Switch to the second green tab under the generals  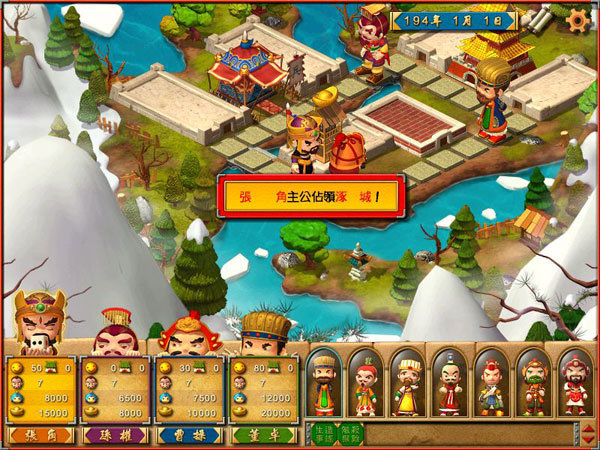(349, 433)
